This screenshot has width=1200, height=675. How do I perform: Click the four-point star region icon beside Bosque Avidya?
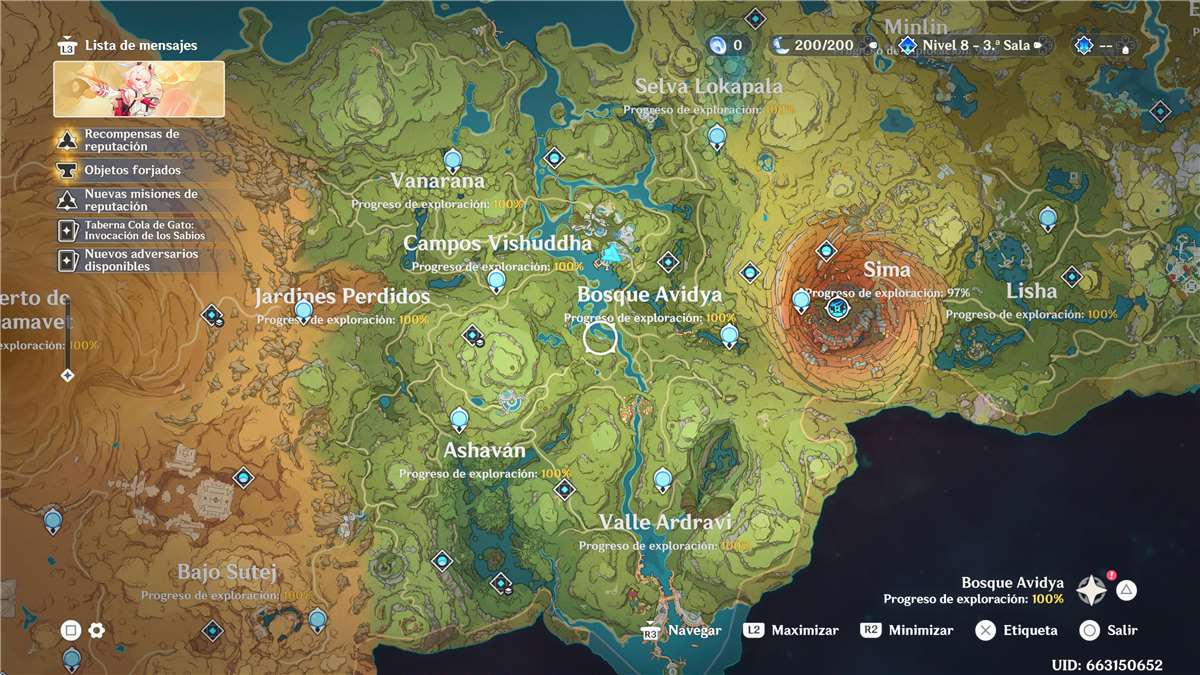(1090, 590)
